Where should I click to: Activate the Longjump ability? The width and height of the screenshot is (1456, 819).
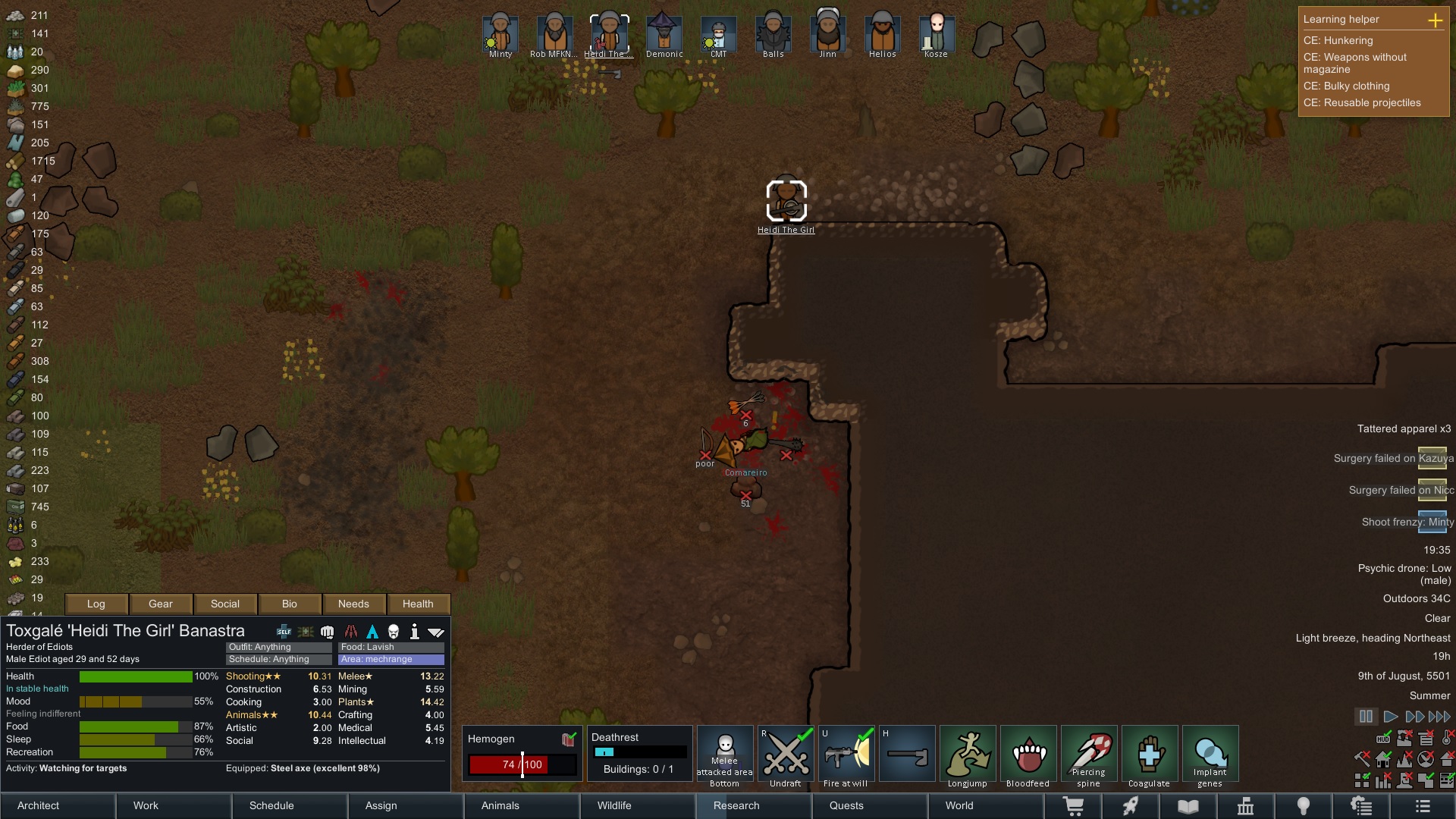pos(968,754)
